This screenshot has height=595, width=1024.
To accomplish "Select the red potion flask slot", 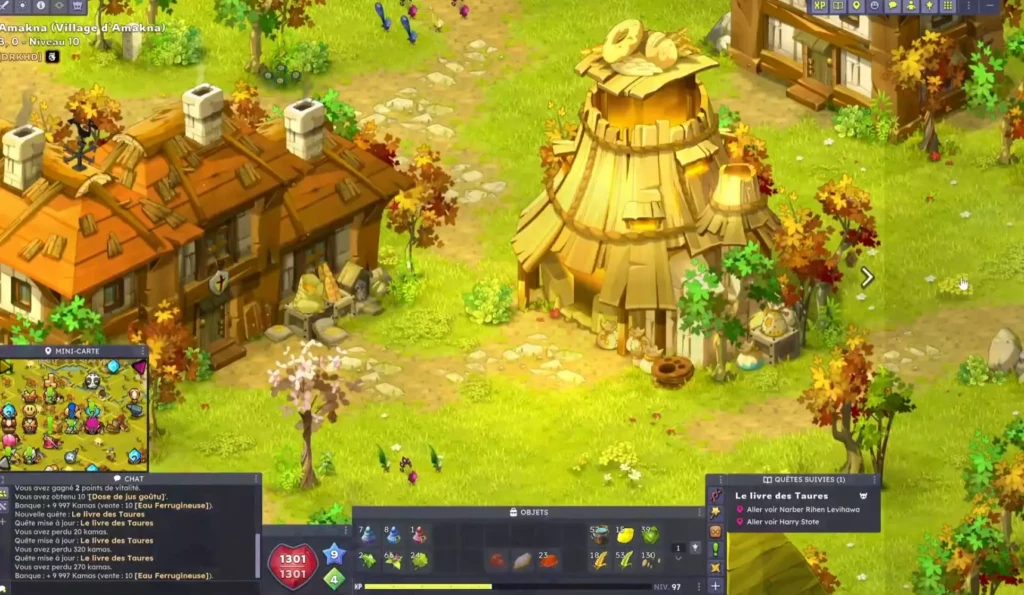I will (420, 535).
